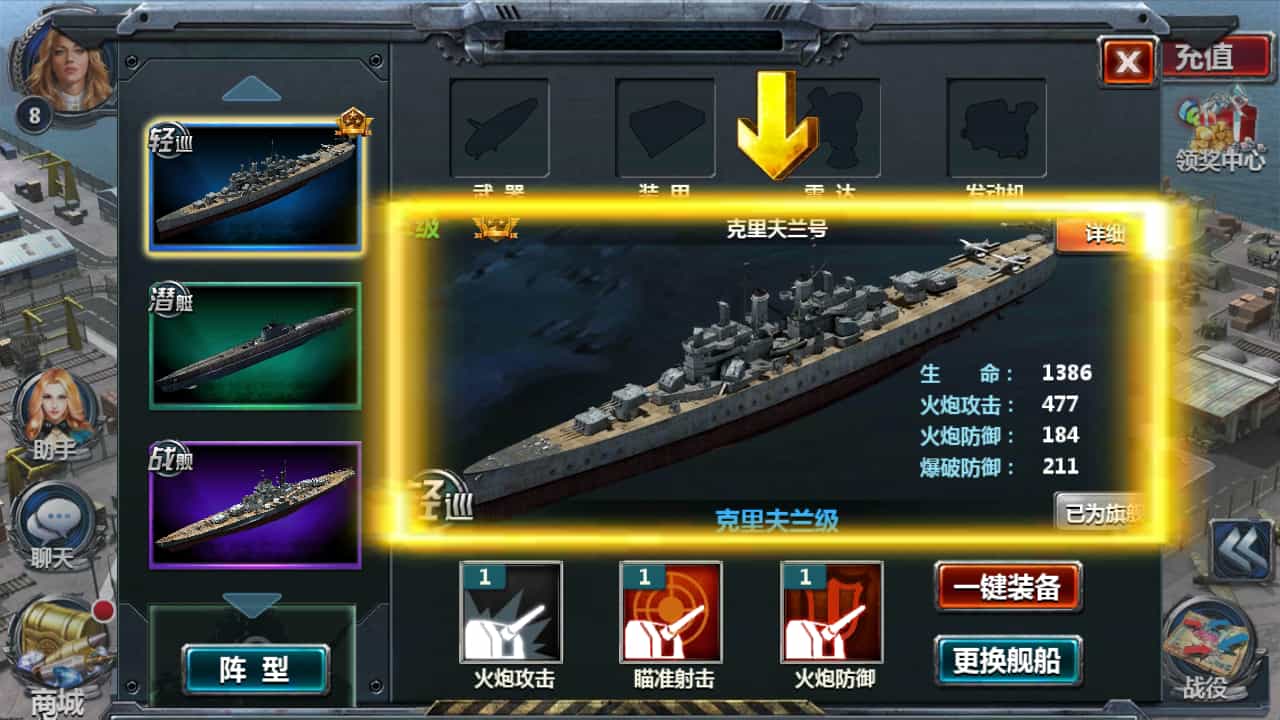The width and height of the screenshot is (1280, 720).
Task: Select the 轻巡 light cruiser thumbnail
Action: 255,187
